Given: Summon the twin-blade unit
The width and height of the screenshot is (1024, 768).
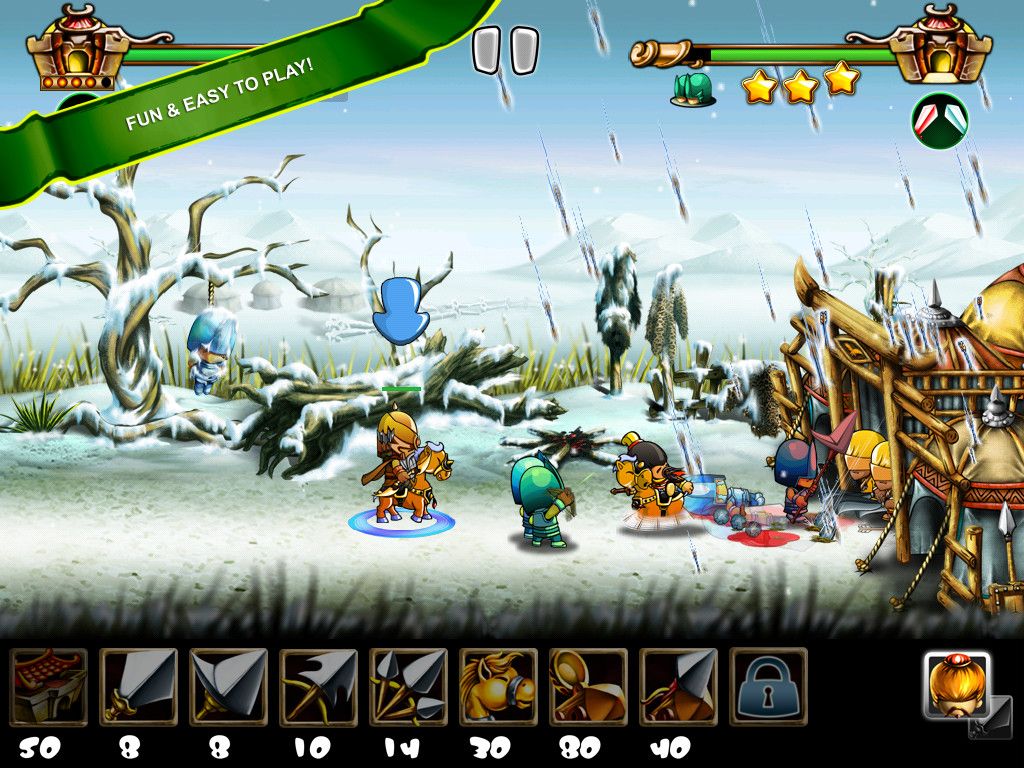Looking at the screenshot, I should (229, 686).
